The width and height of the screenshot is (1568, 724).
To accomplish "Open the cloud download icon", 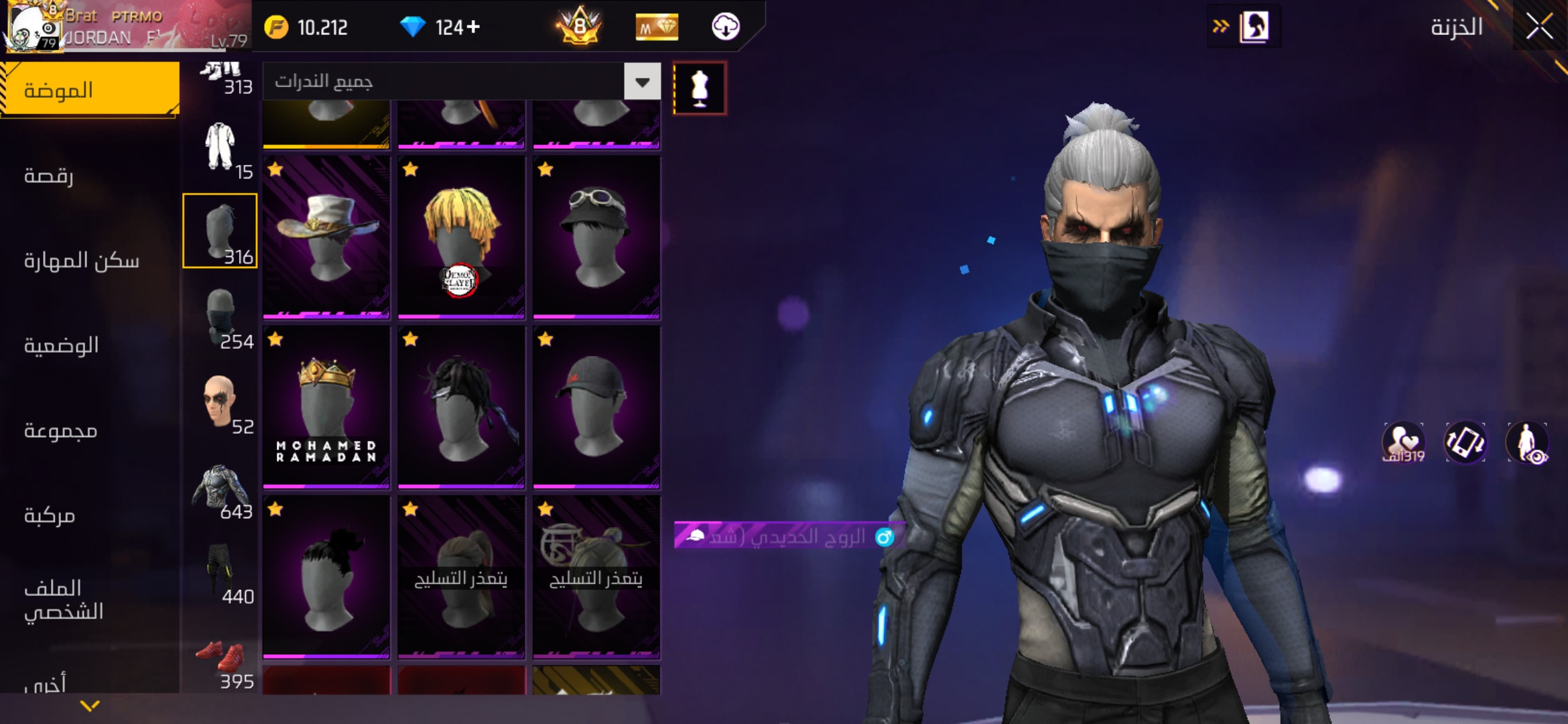I will (x=725, y=27).
